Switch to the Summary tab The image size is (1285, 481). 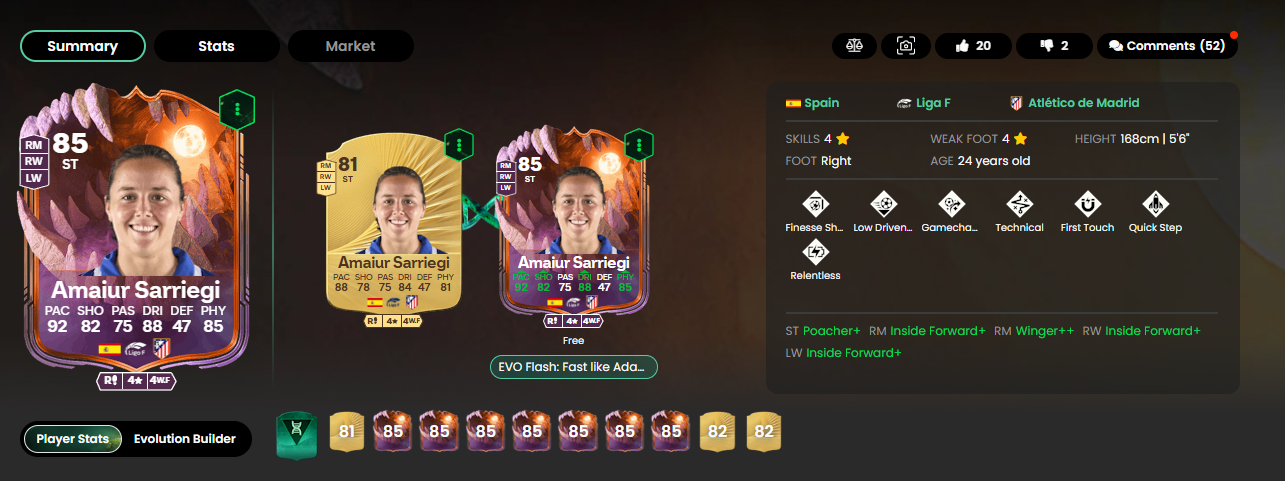pos(83,46)
